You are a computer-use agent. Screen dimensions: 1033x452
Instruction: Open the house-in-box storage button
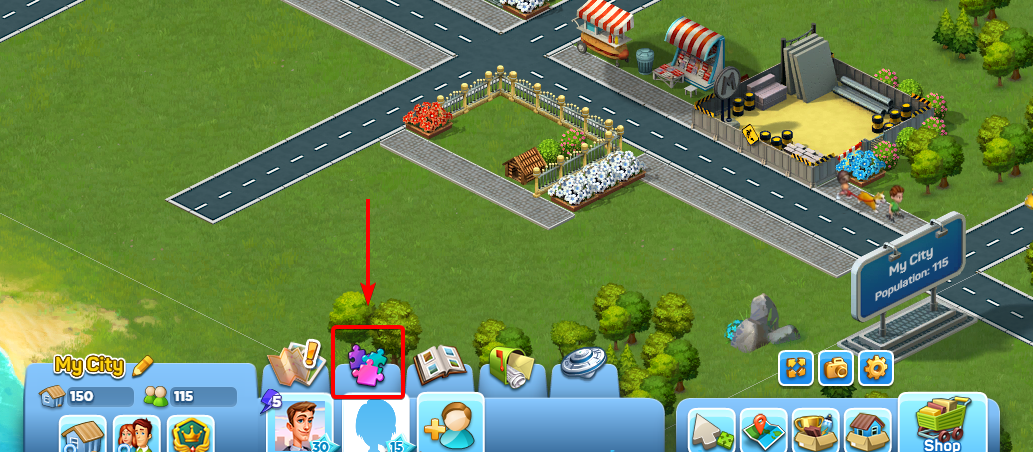point(867,432)
